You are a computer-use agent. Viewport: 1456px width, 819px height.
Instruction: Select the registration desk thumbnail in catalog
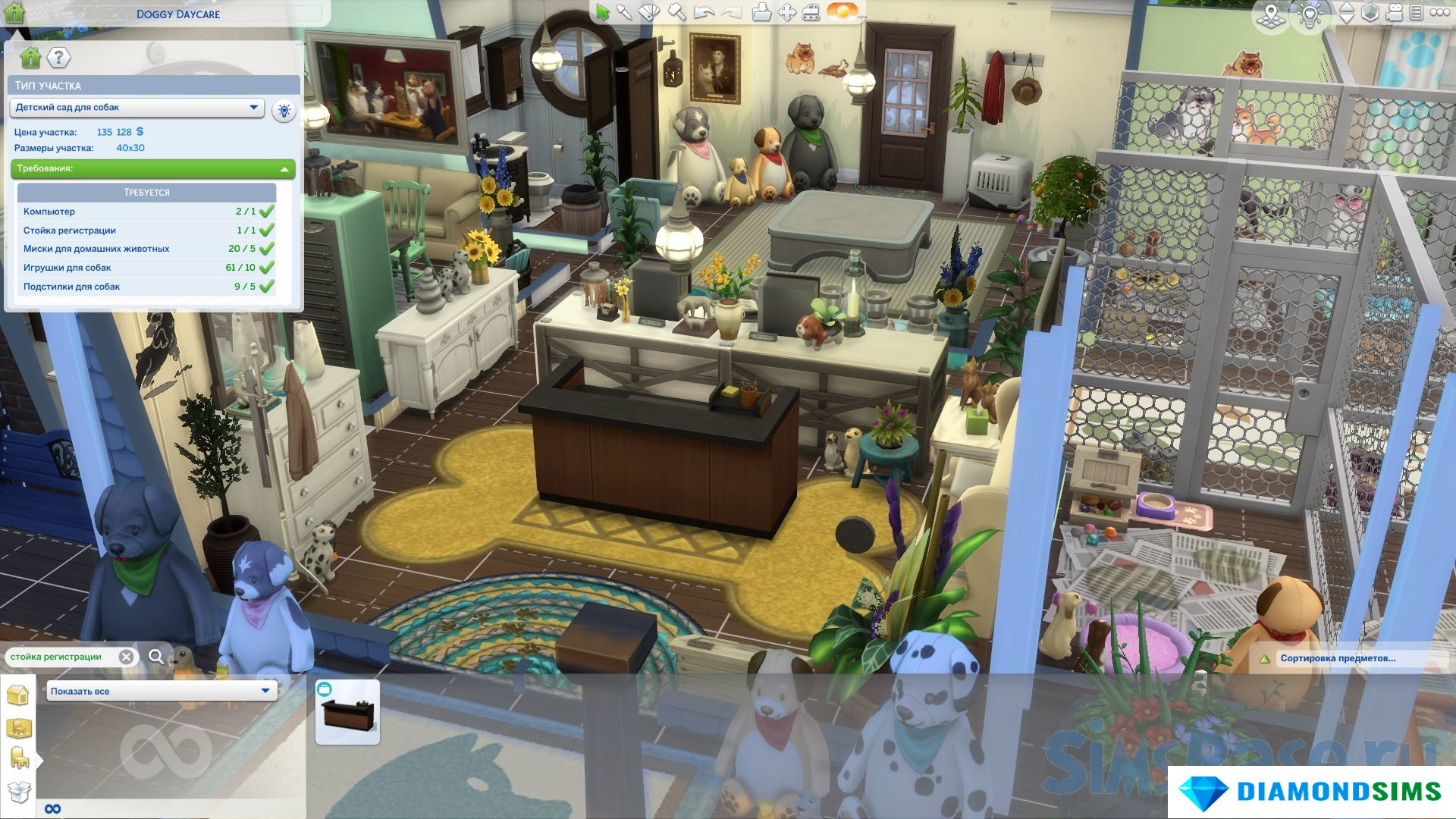tap(347, 712)
